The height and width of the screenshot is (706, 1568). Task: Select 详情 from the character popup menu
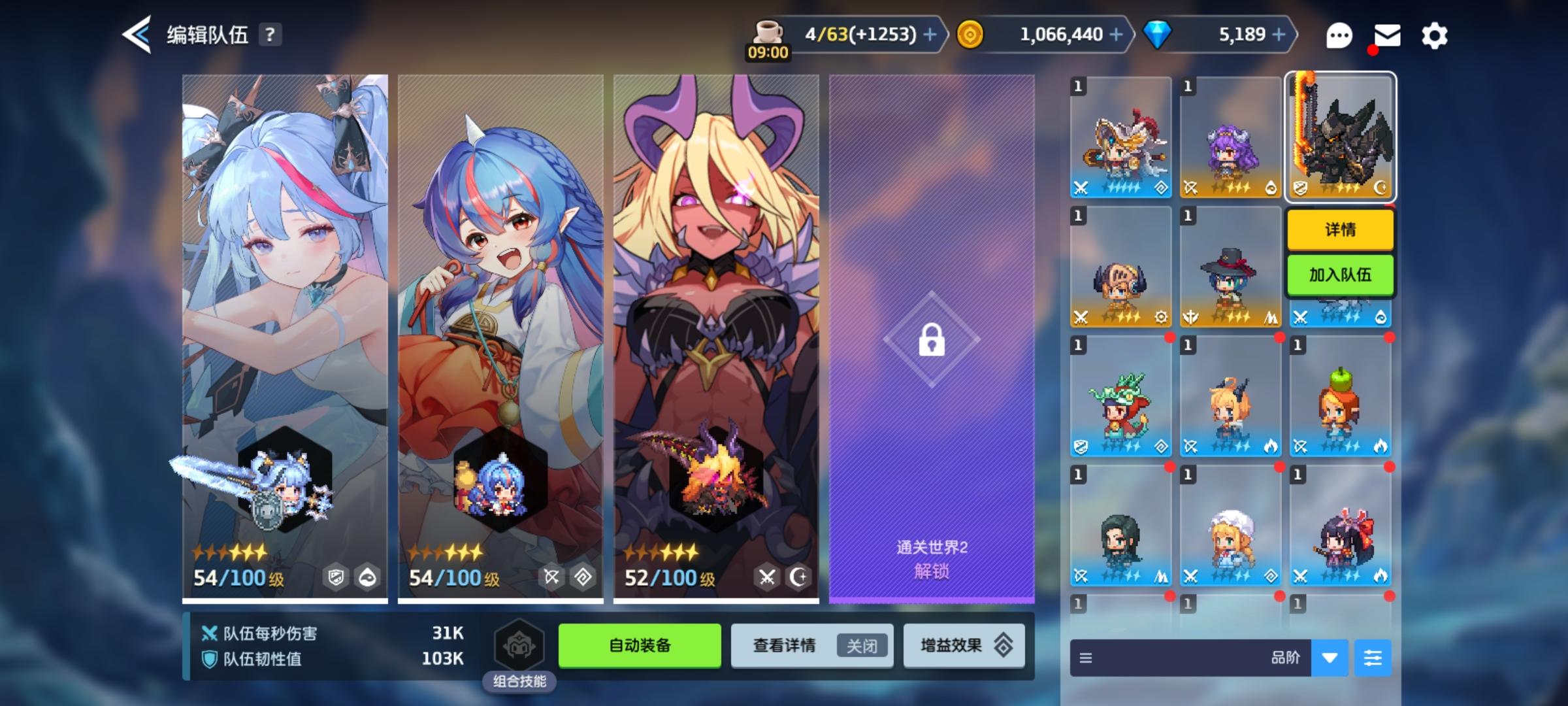pos(1339,230)
